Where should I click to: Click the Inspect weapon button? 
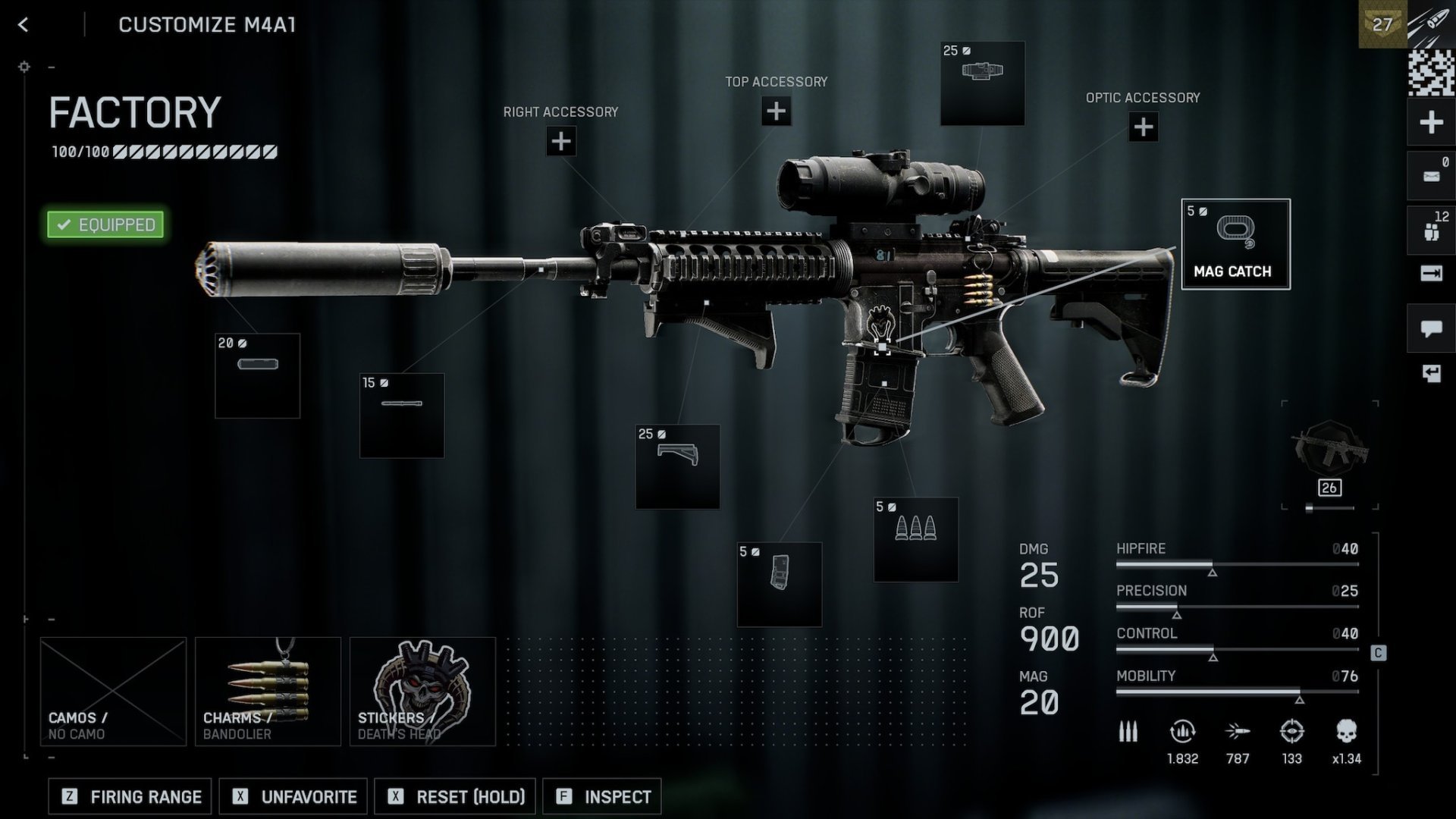point(602,796)
